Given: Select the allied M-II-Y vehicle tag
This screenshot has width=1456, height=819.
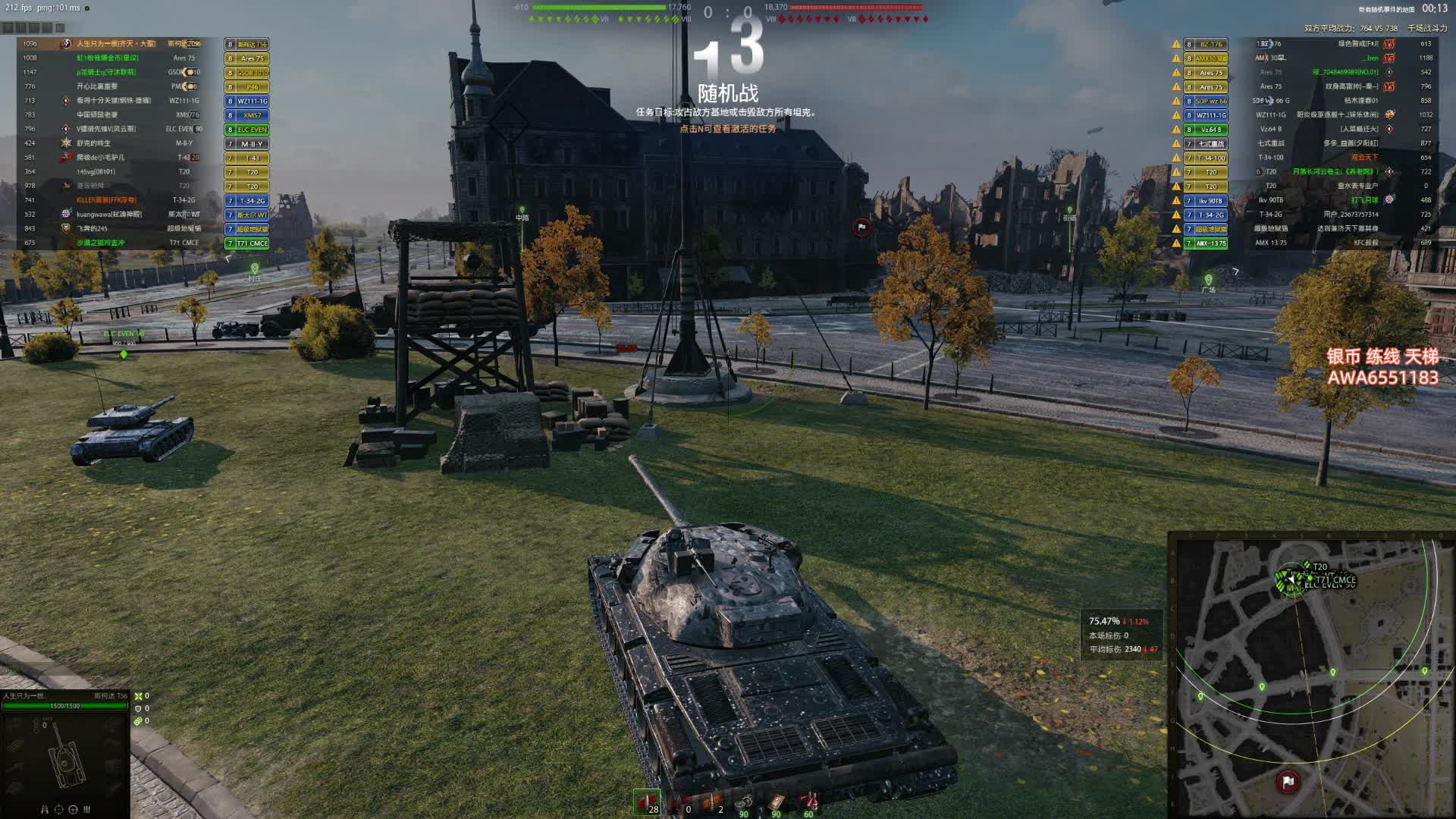Looking at the screenshot, I should tap(248, 143).
